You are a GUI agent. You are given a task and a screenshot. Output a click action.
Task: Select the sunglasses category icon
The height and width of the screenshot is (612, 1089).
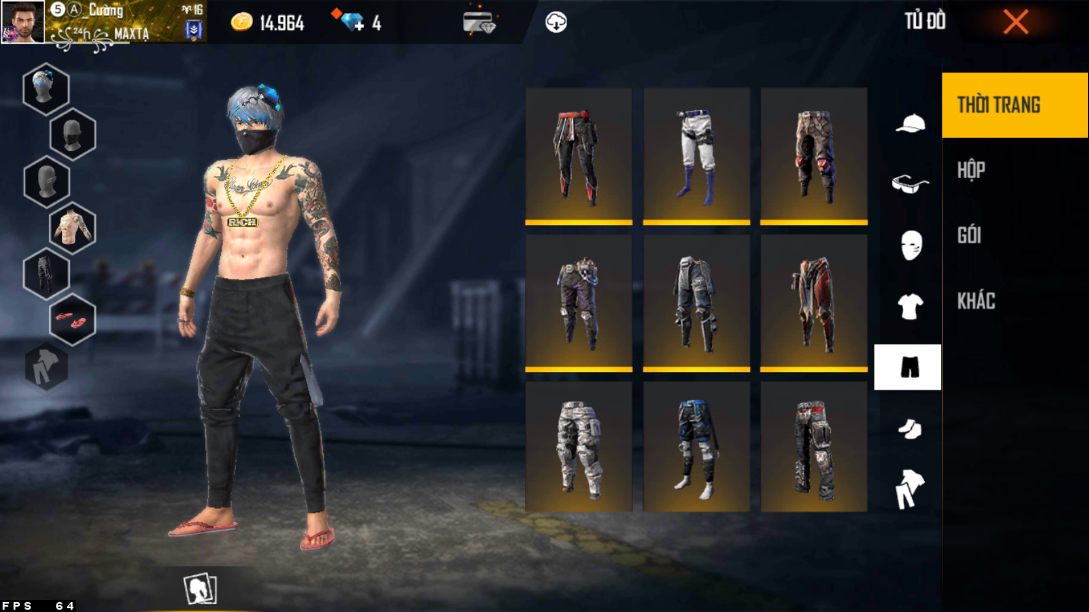[x=909, y=184]
